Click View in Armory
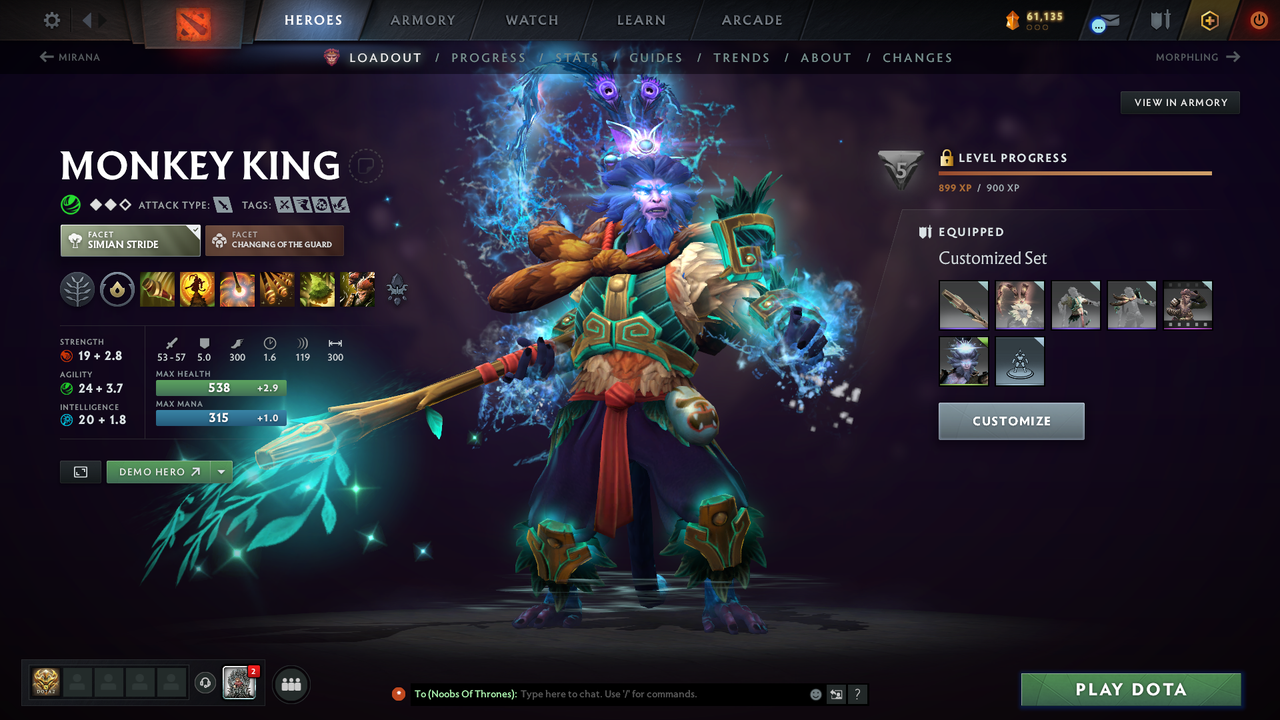1280x720 pixels. (x=1179, y=102)
